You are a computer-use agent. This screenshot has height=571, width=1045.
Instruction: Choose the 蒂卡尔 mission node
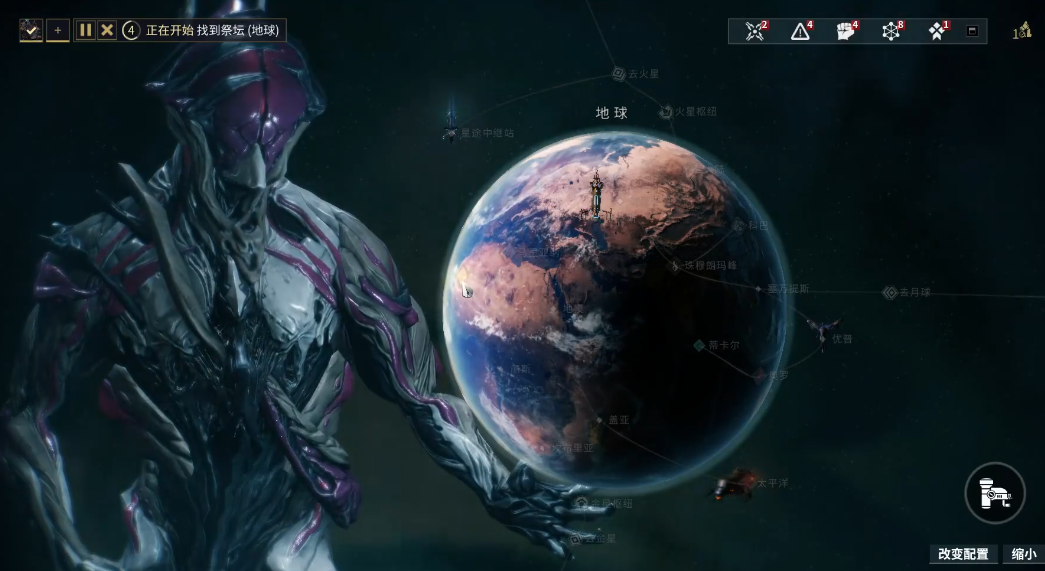[700, 345]
